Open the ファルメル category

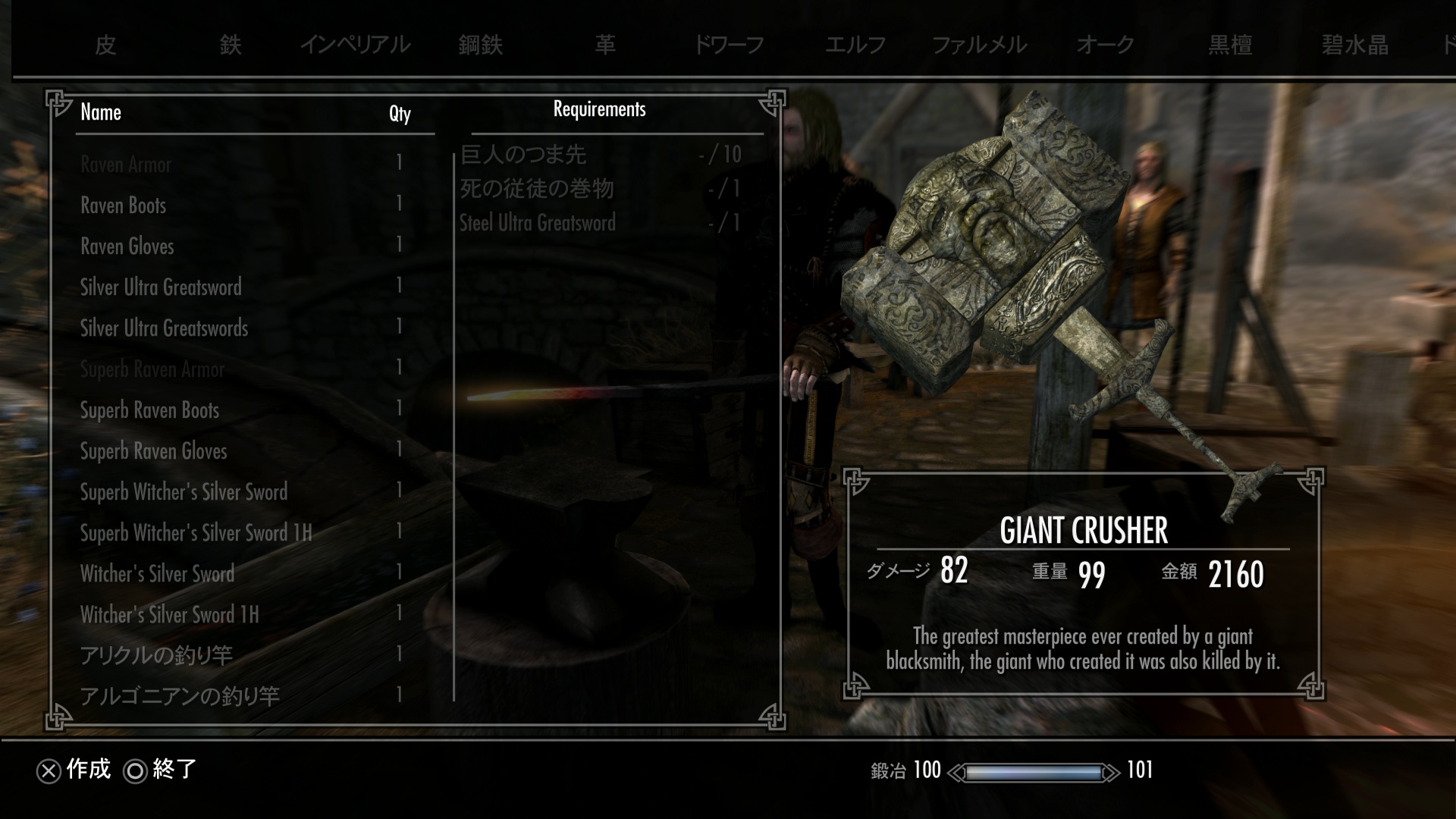tap(979, 45)
